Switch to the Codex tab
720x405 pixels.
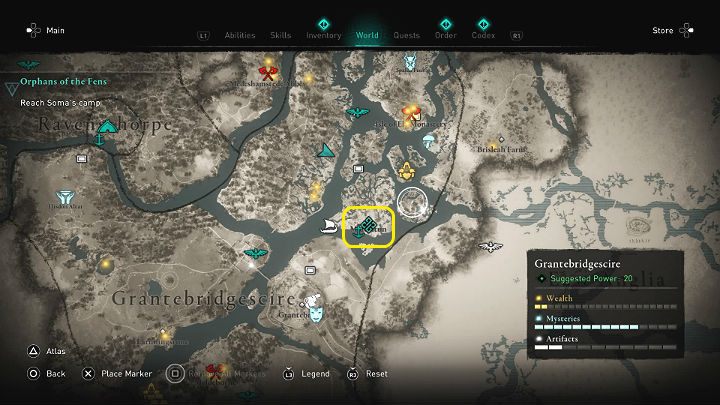(484, 35)
